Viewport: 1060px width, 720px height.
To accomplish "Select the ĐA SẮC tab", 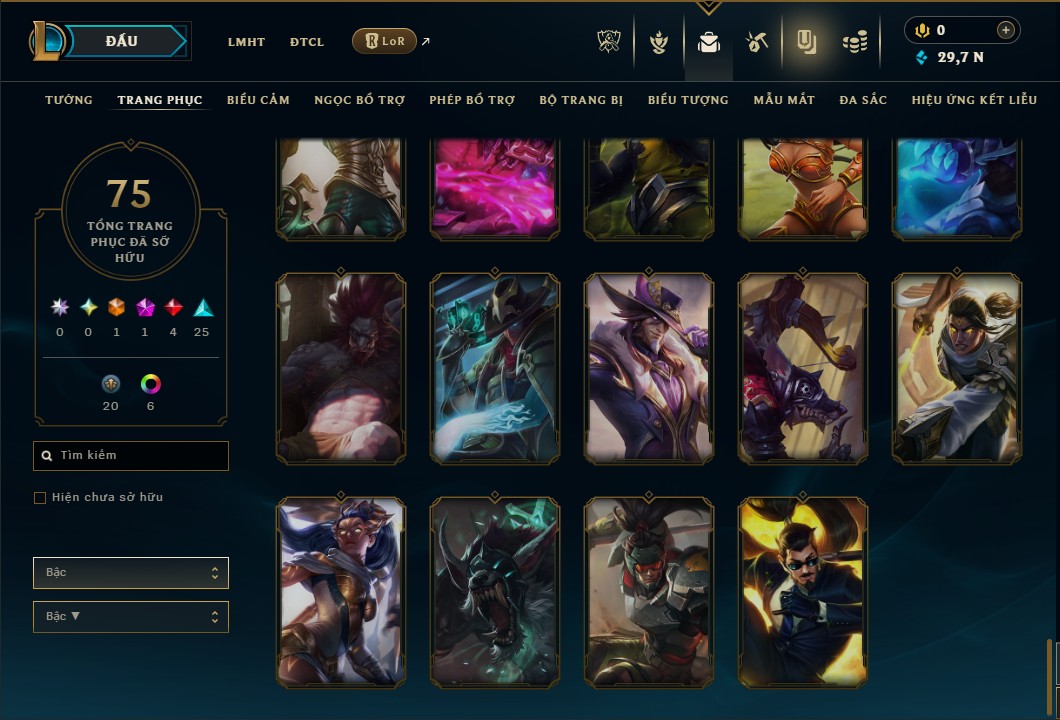I will pyautogui.click(x=863, y=100).
